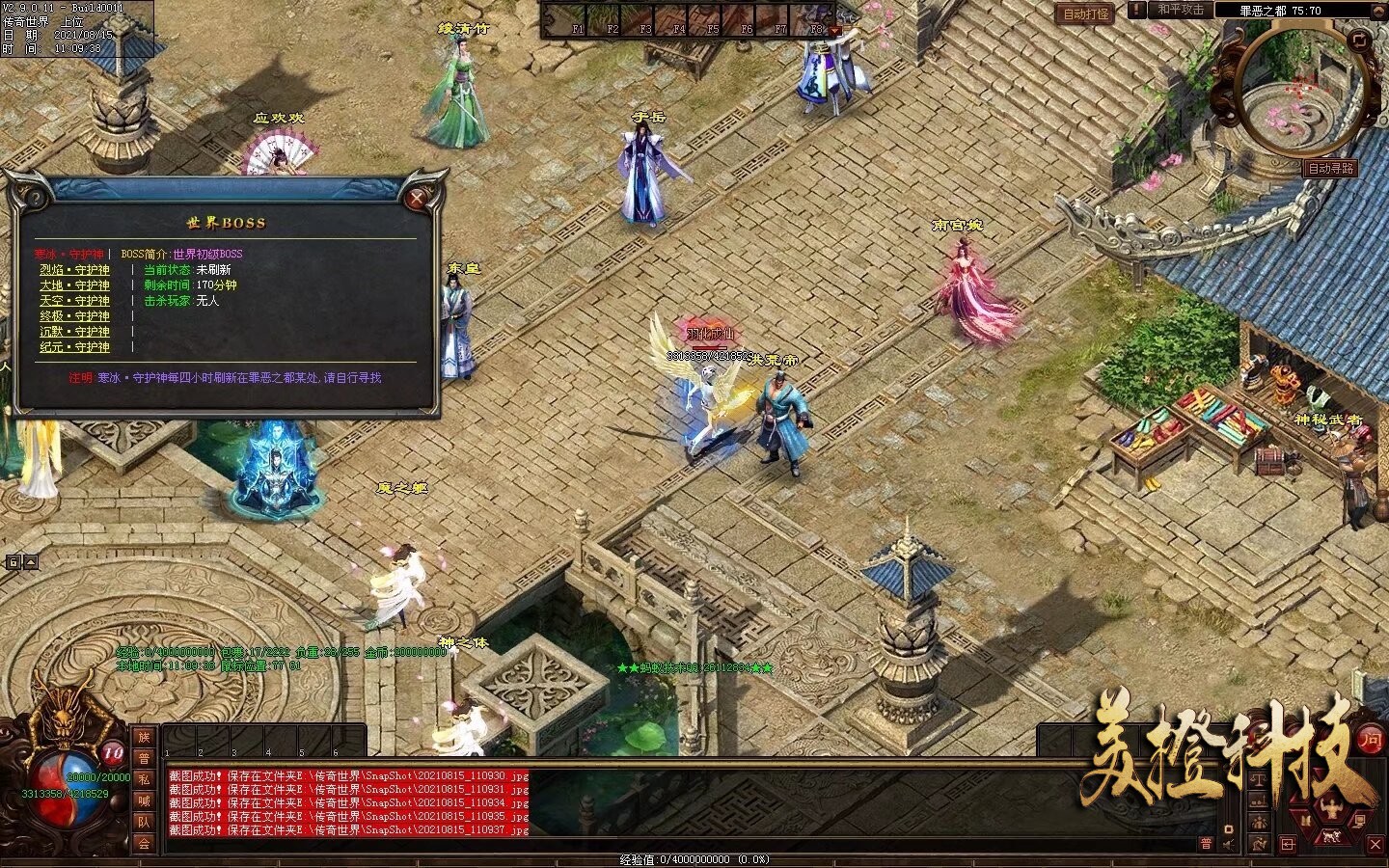Viewport: 1389px width, 868px height.
Task: Close the 世界BOSS window
Action: [x=417, y=199]
